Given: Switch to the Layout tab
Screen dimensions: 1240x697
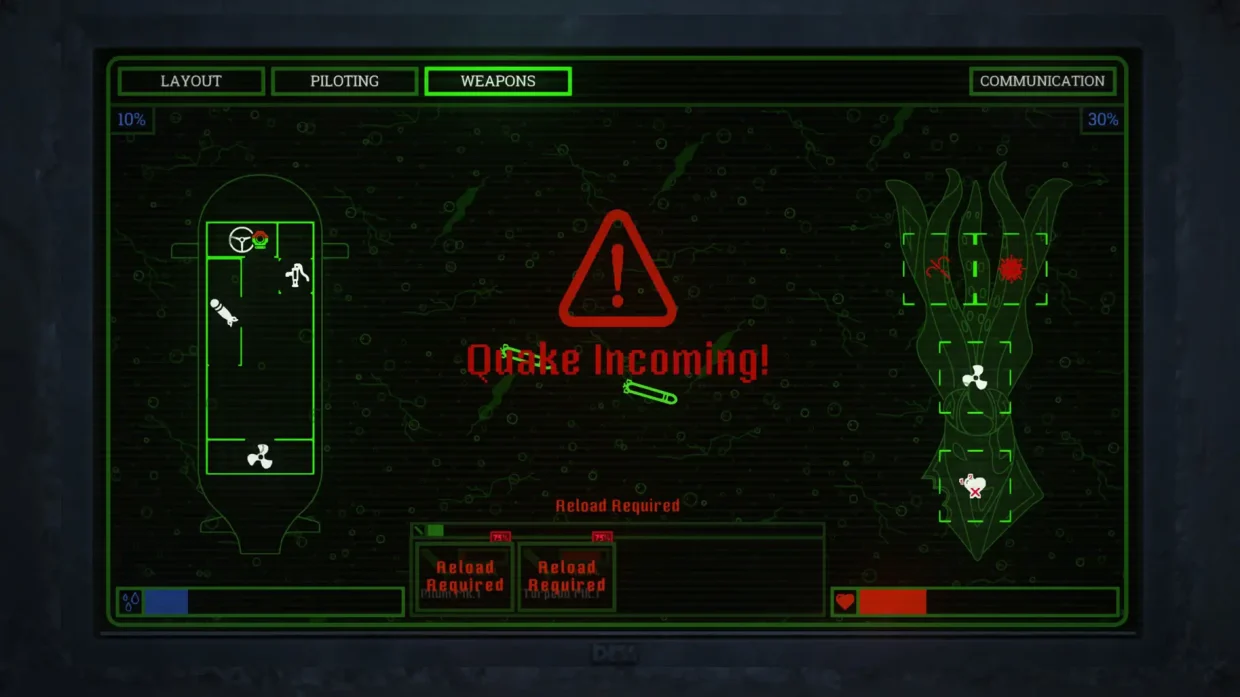Looking at the screenshot, I should tap(191, 81).
